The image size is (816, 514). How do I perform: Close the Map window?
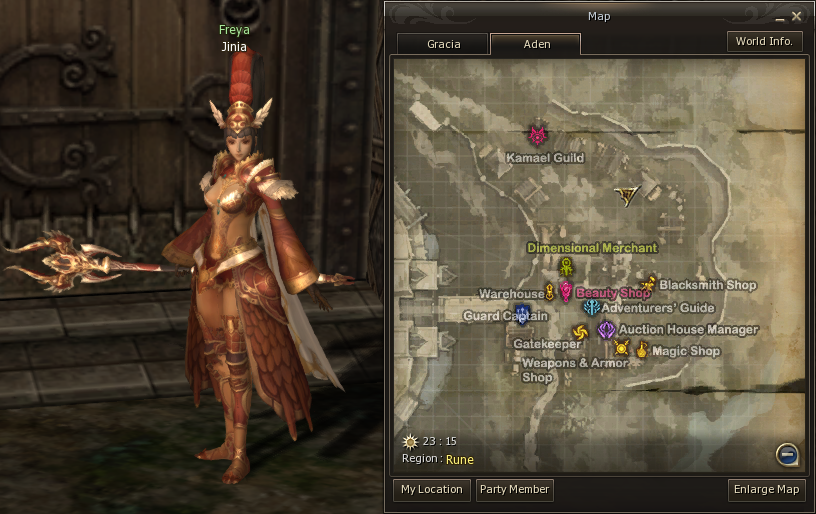(797, 16)
